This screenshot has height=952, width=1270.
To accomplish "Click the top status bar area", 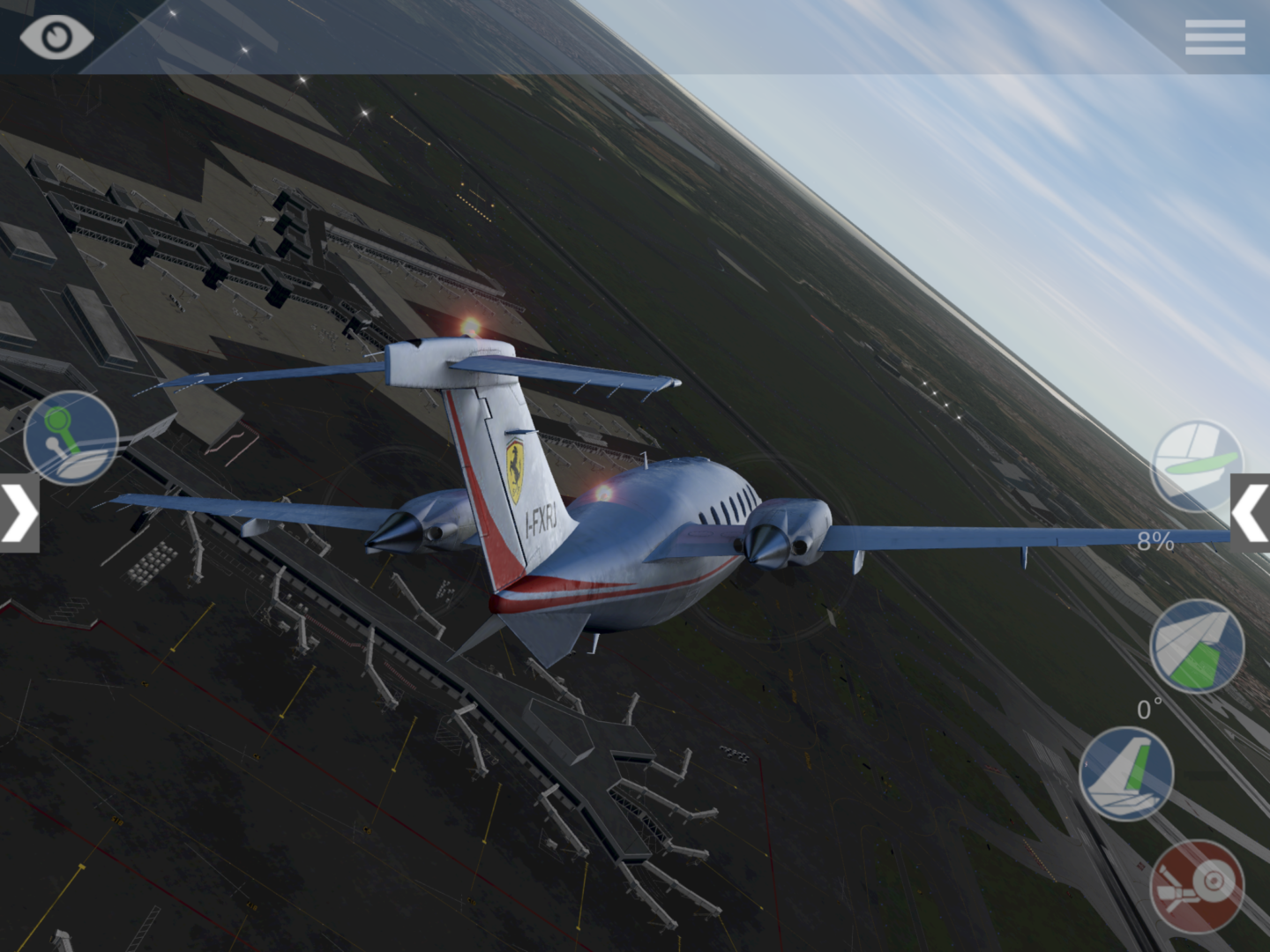I will [635, 35].
